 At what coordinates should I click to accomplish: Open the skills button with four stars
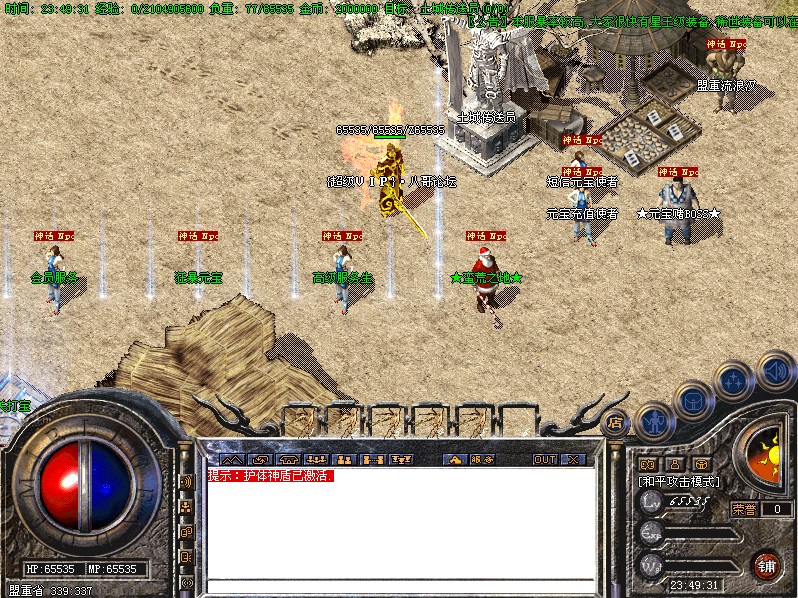[735, 380]
